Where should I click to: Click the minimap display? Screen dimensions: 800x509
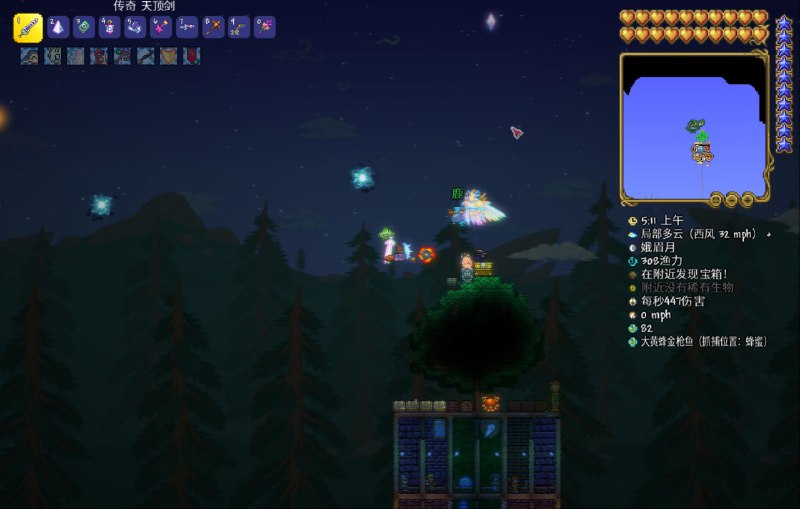[x=692, y=125]
